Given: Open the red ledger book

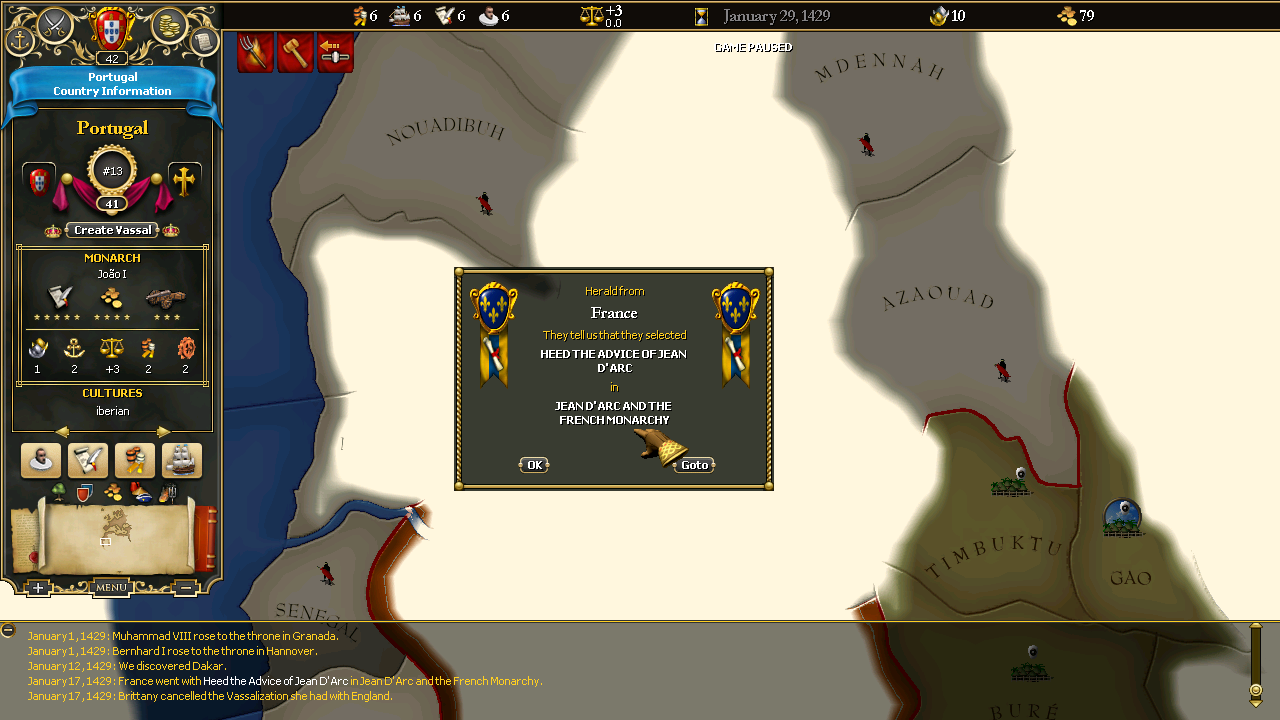Looking at the screenshot, I should tap(205, 538).
